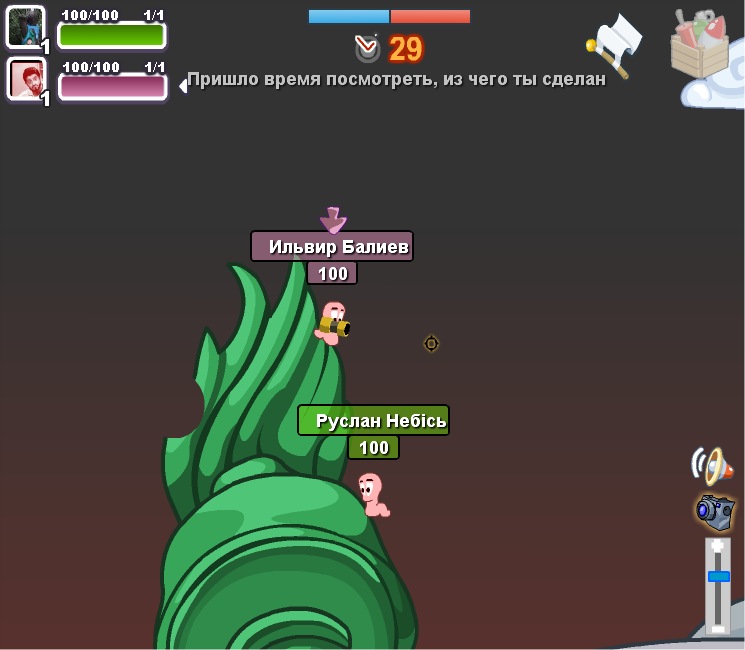The width and height of the screenshot is (745, 650).
Task: Collapse the chat message arrow
Action: pyautogui.click(x=183, y=86)
